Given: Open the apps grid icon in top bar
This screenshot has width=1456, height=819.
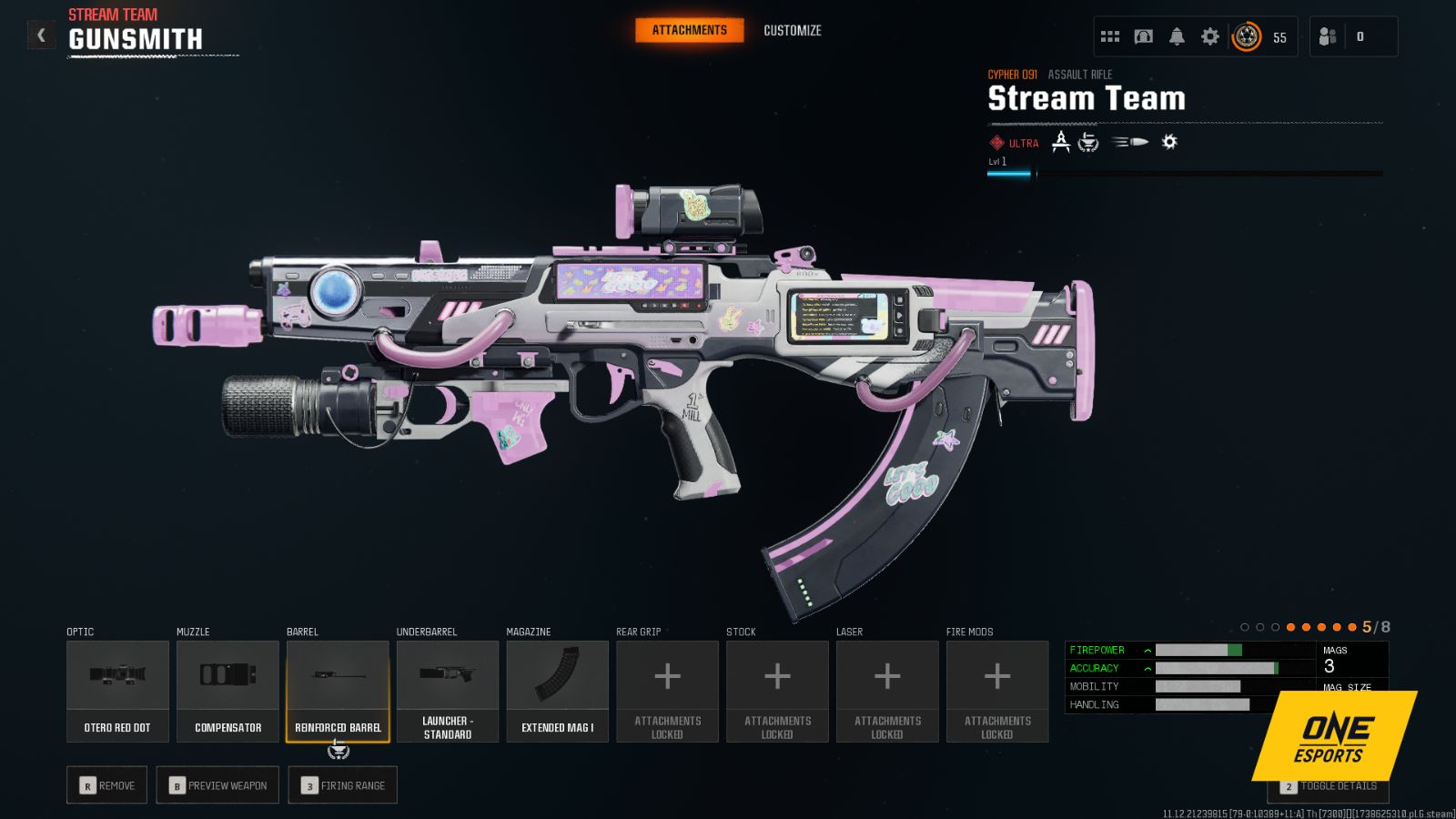Looking at the screenshot, I should coord(1109,35).
